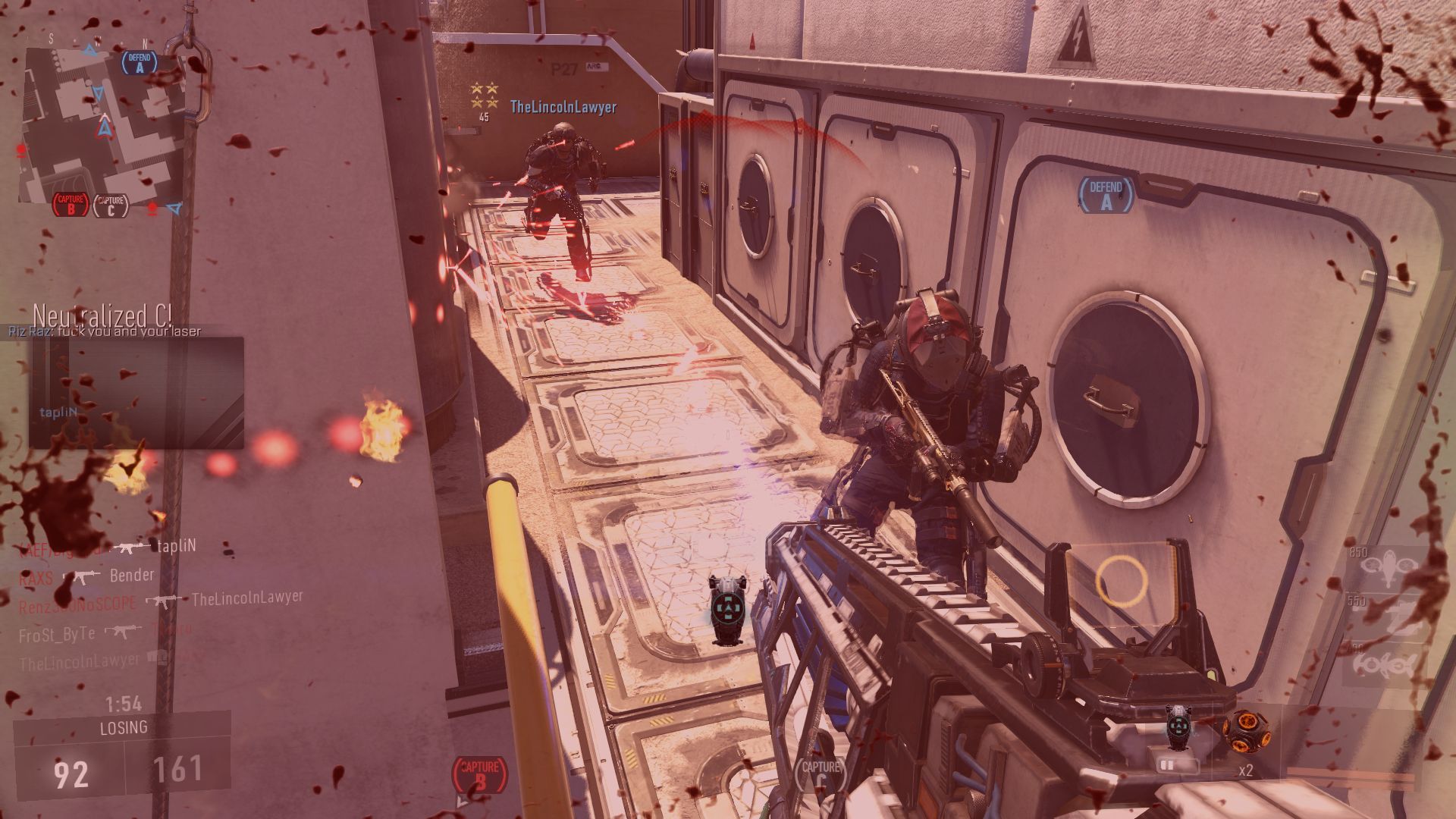Select Defend A marker on the minimap
This screenshot has height=819, width=1456.
[x=140, y=62]
